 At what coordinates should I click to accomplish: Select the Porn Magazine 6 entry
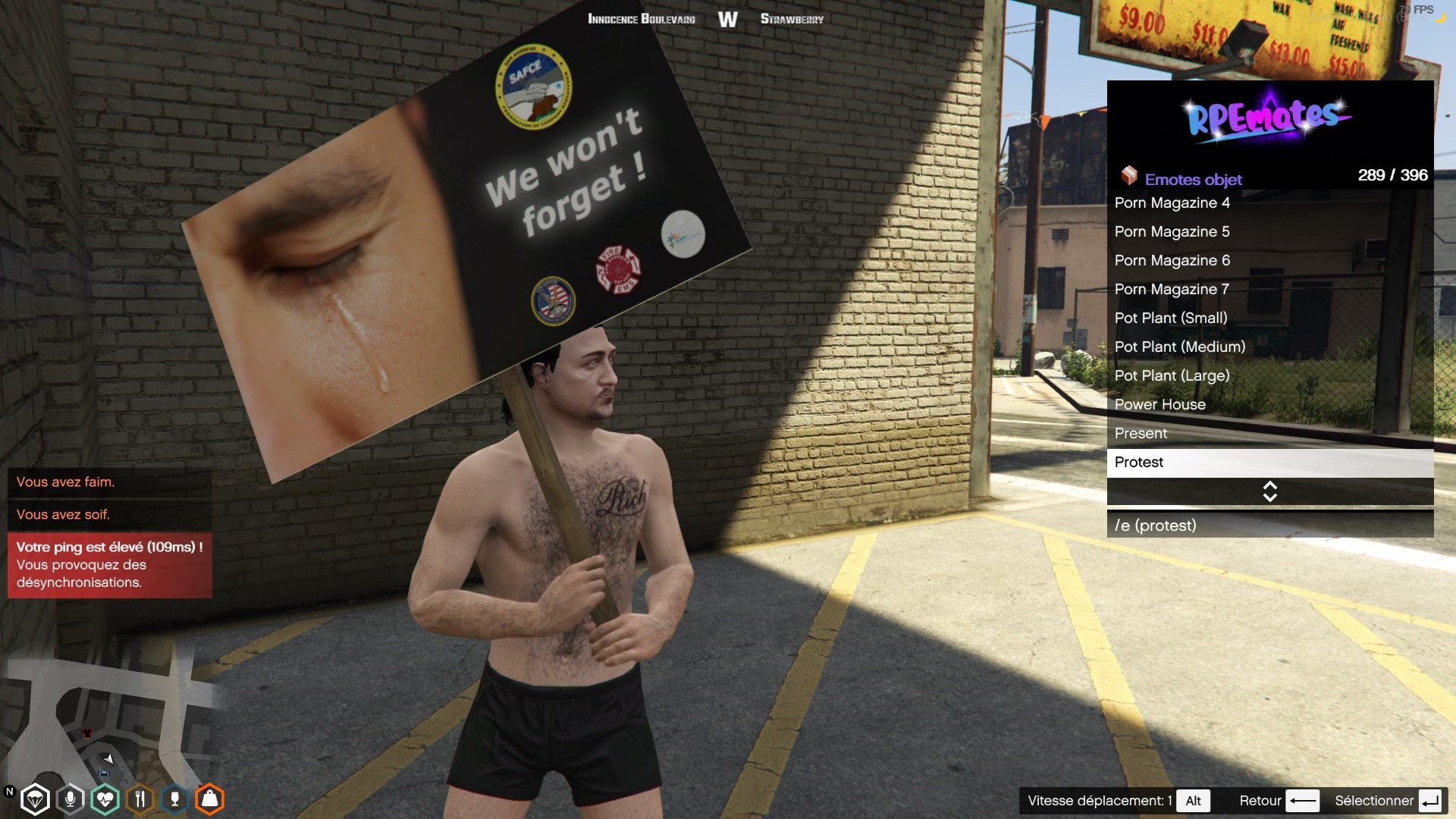point(1269,261)
